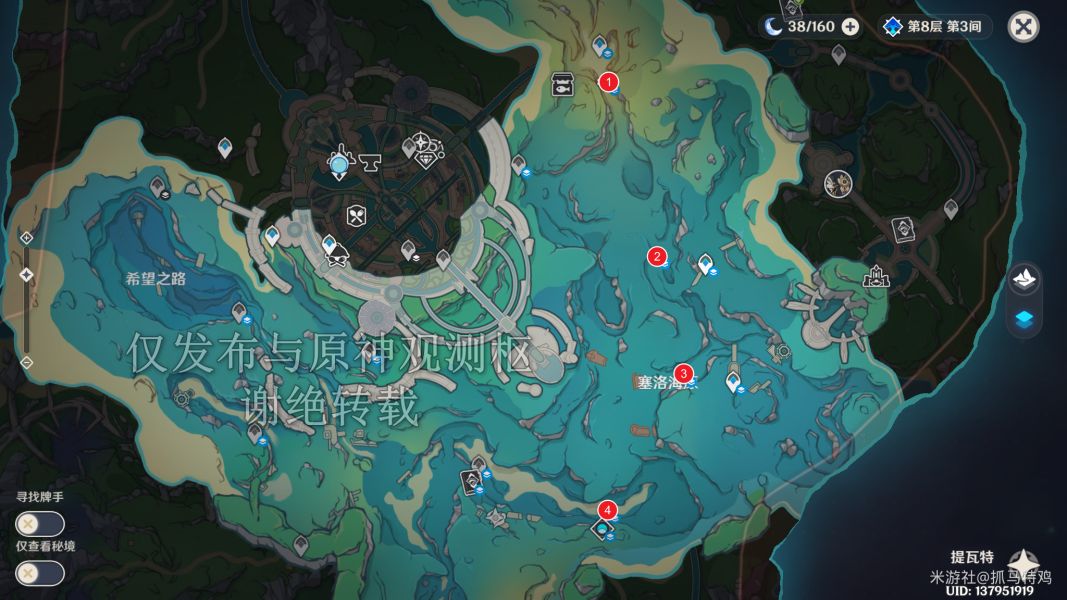Select the restaurant fork-and-spoon marker
The image size is (1067, 600).
coord(357,214)
